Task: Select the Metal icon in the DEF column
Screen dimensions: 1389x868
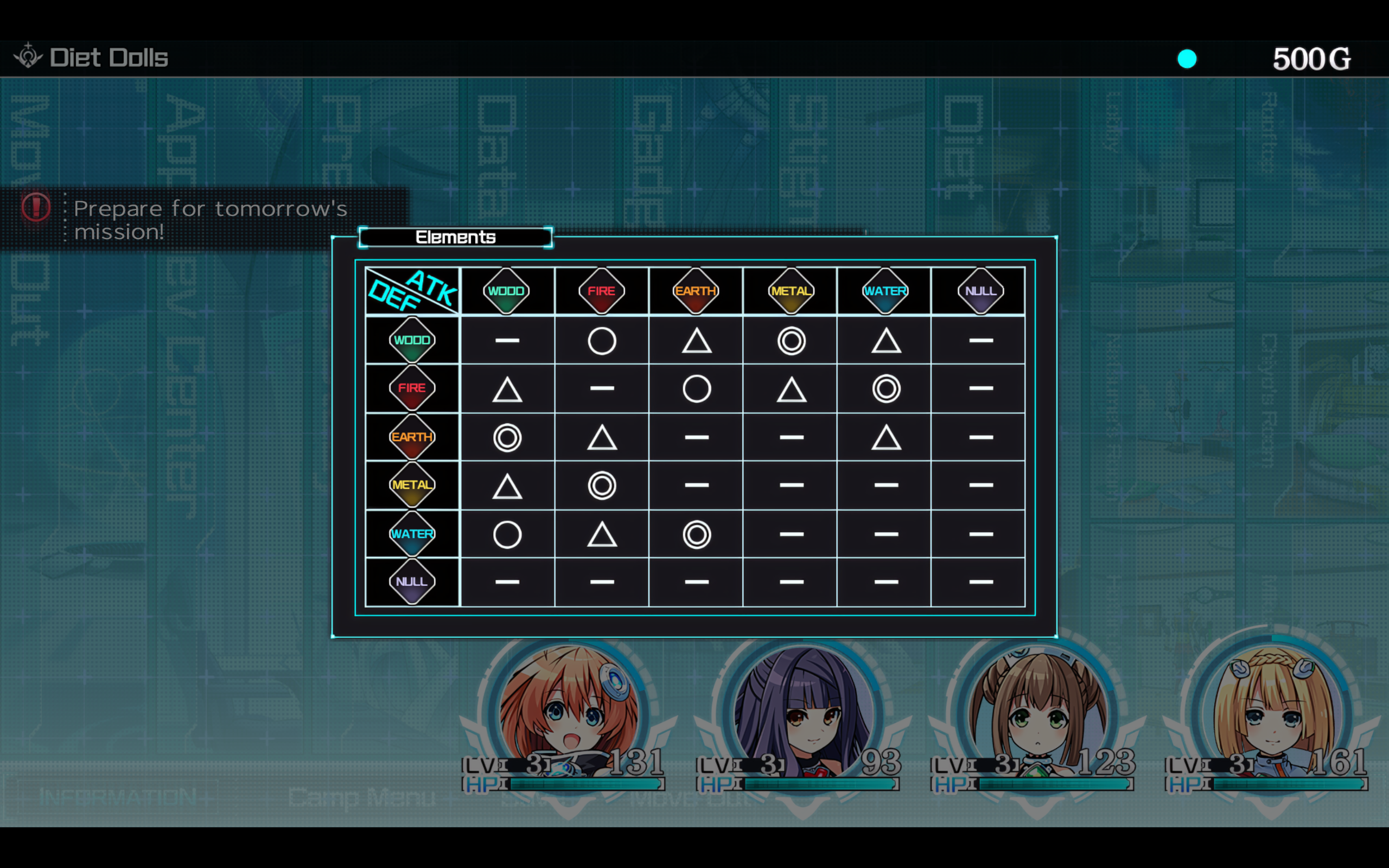Action: [x=412, y=485]
